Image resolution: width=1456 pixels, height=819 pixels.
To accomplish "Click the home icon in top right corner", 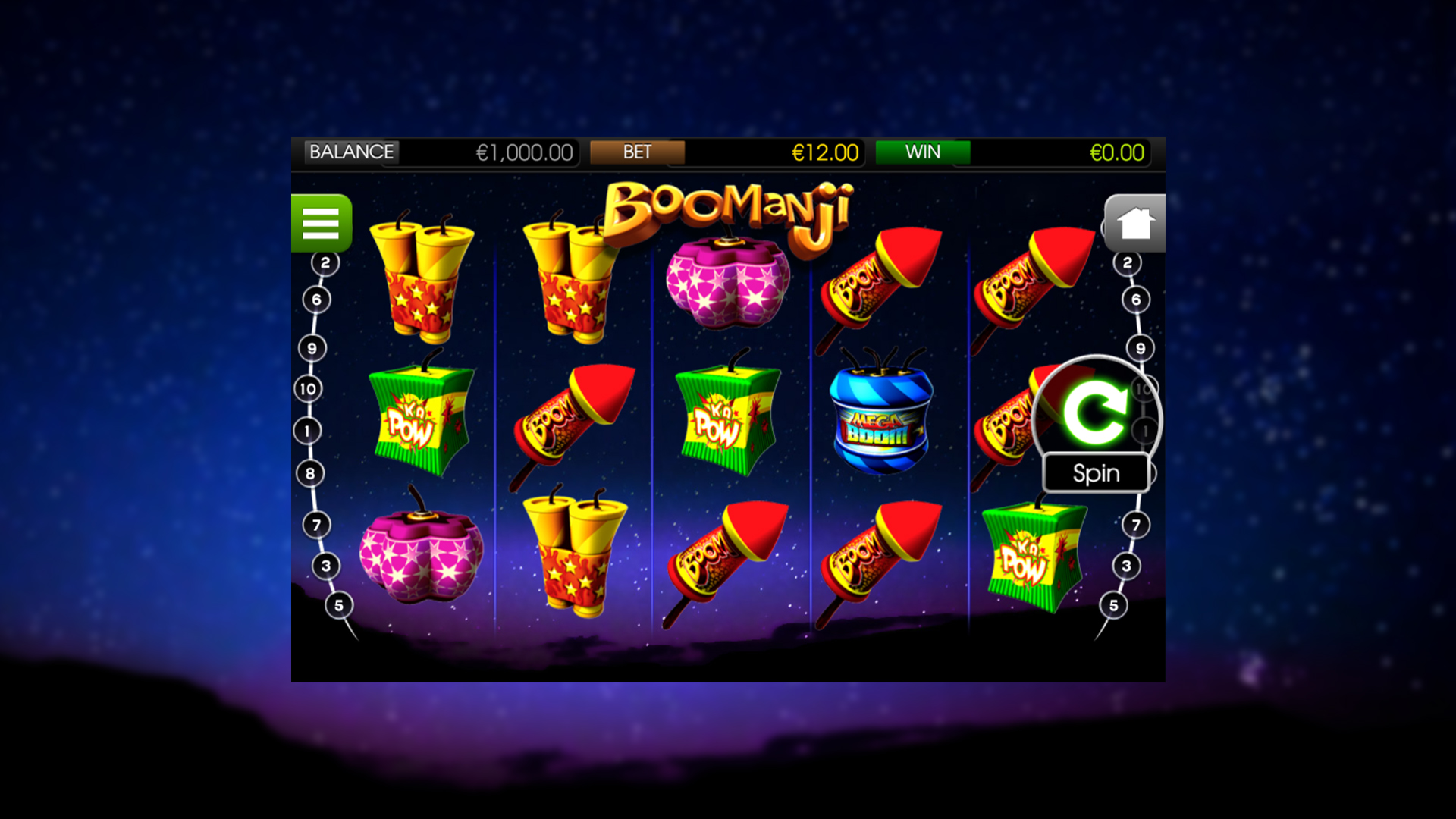I will [1134, 222].
